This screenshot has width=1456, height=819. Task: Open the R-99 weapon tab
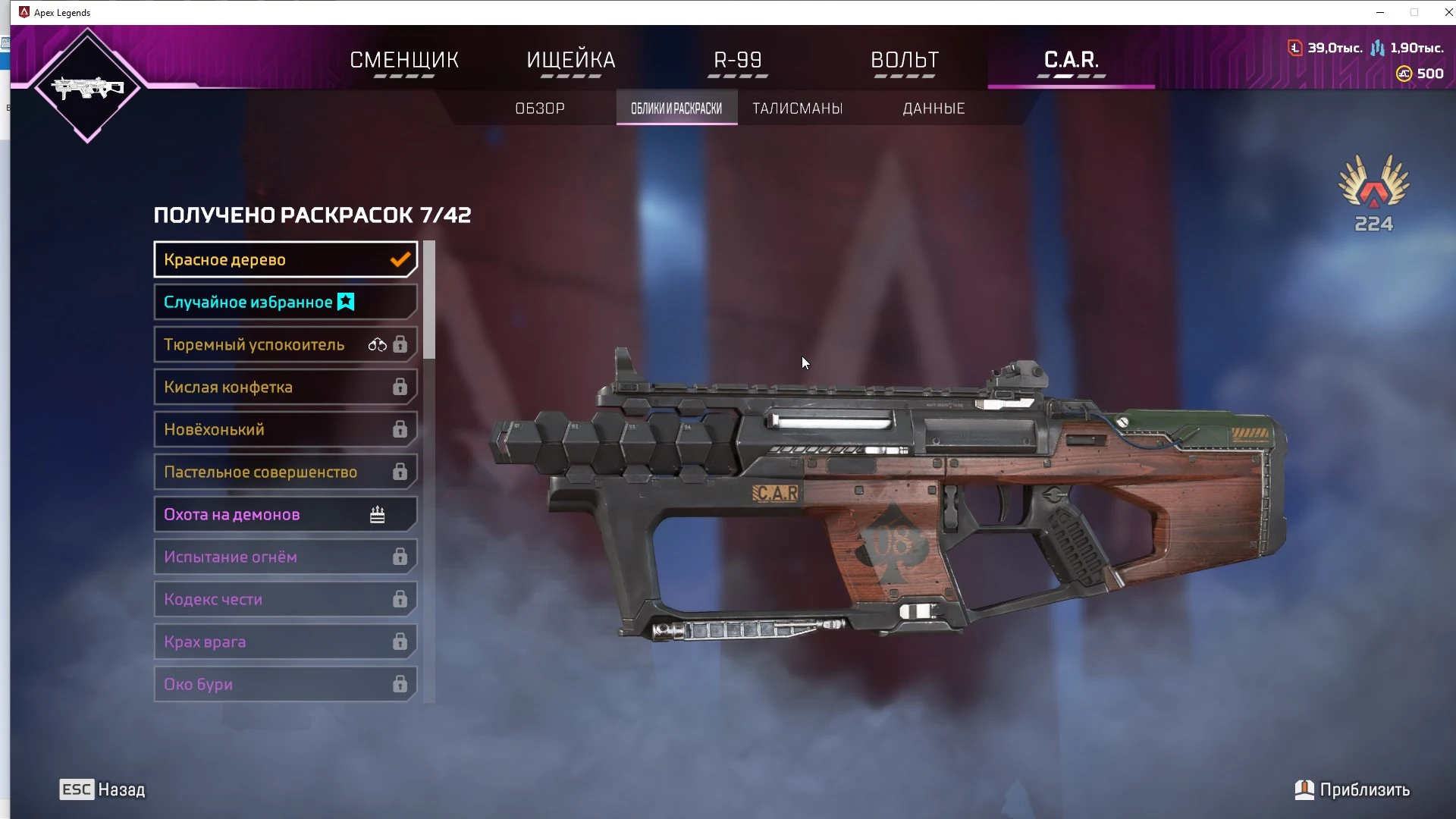tap(738, 60)
